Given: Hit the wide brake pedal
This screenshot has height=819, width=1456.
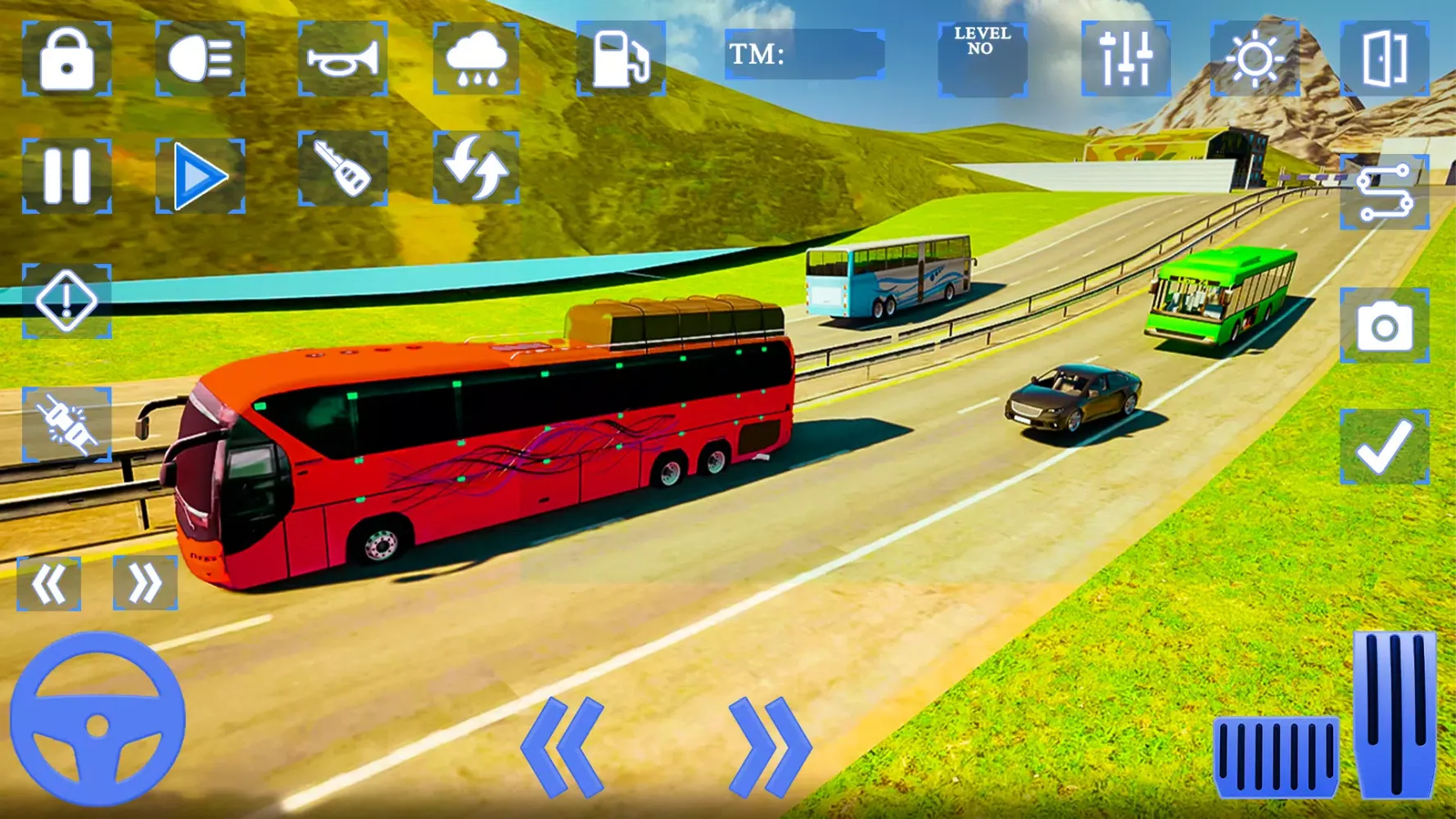Looking at the screenshot, I should [1275, 756].
